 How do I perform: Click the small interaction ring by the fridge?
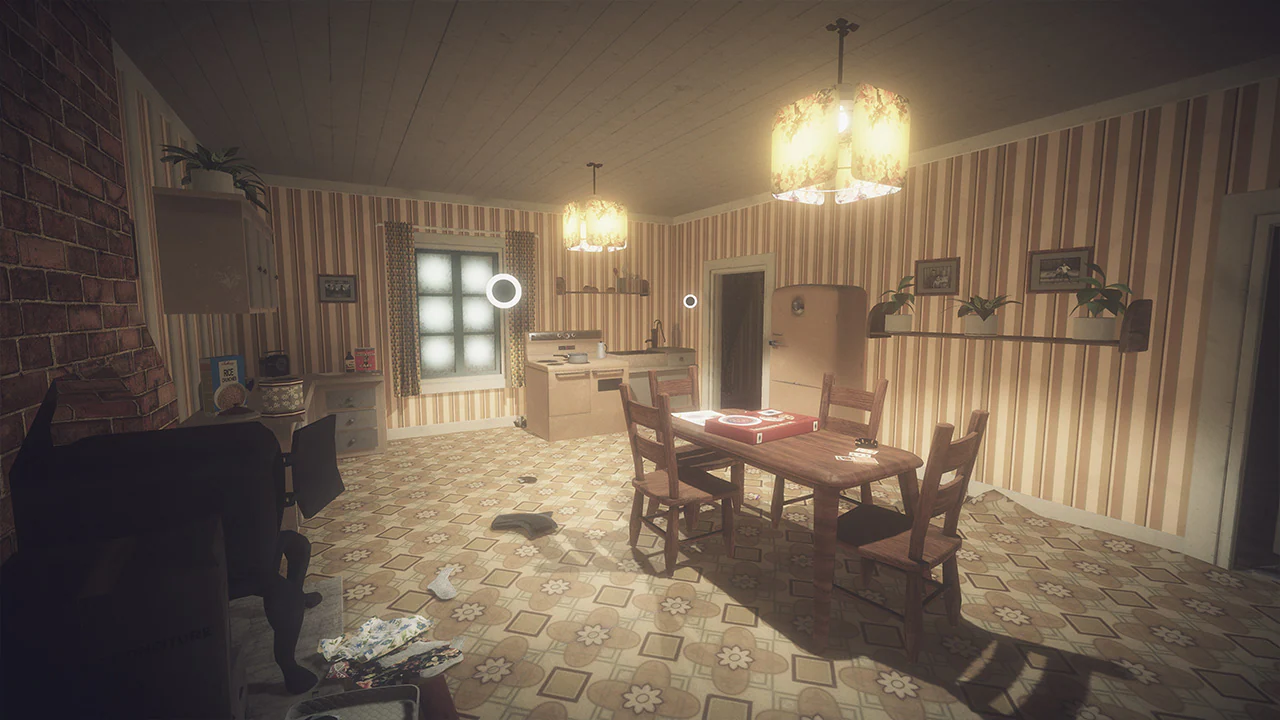tap(690, 299)
